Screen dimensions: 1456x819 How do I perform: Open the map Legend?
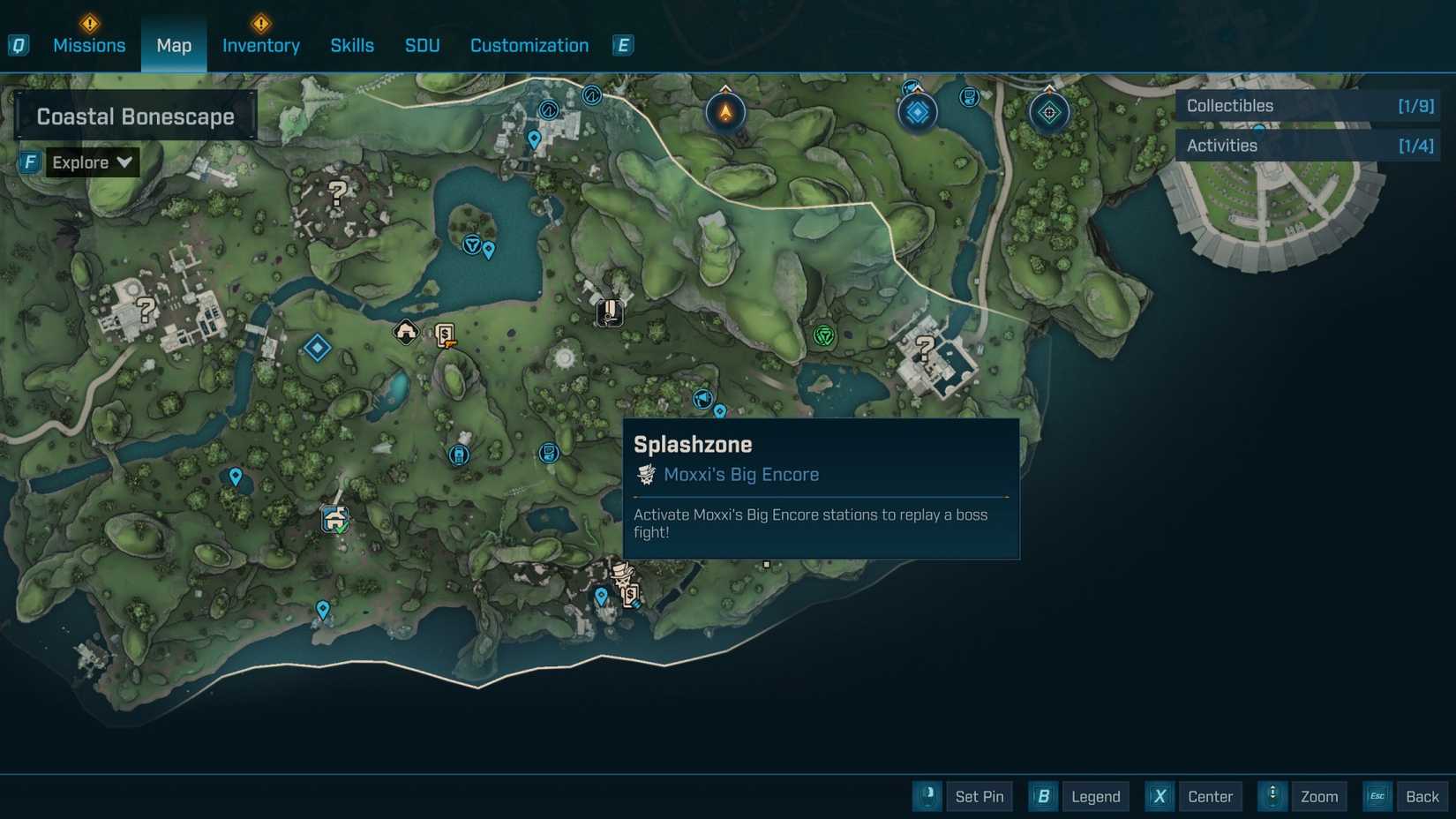pyautogui.click(x=1095, y=796)
